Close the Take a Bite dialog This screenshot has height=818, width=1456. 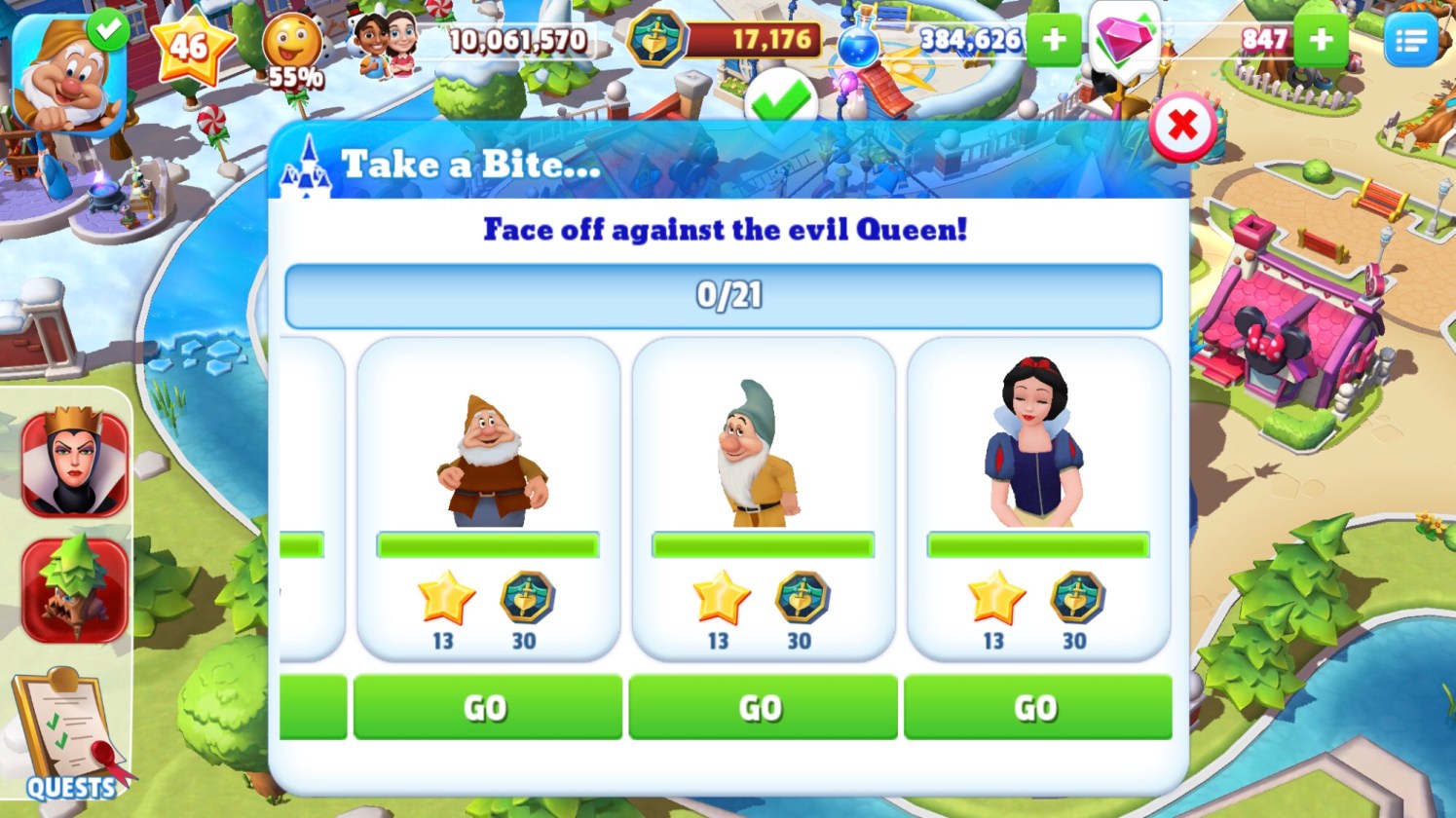tap(1182, 126)
